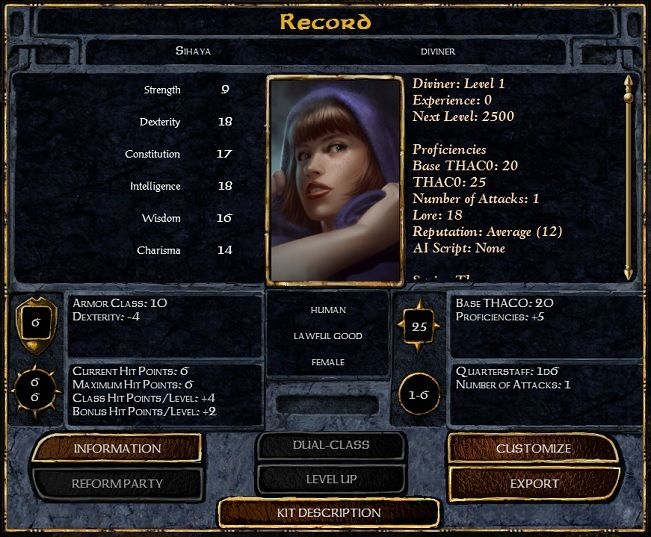Image resolution: width=651 pixels, height=537 pixels.
Task: Open the Information panel
Action: coord(117,448)
